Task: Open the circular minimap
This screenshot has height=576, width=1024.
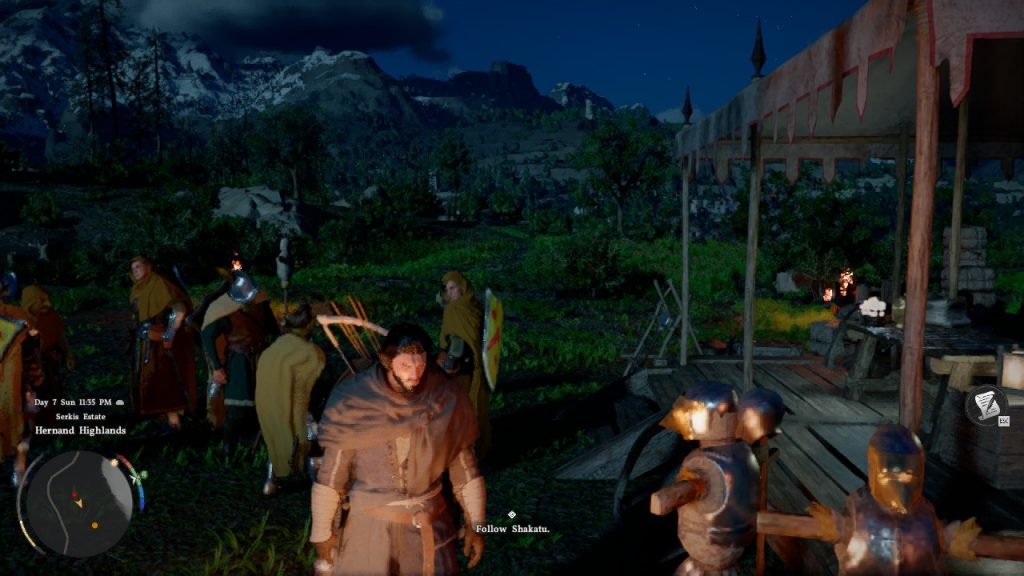Action: click(78, 503)
